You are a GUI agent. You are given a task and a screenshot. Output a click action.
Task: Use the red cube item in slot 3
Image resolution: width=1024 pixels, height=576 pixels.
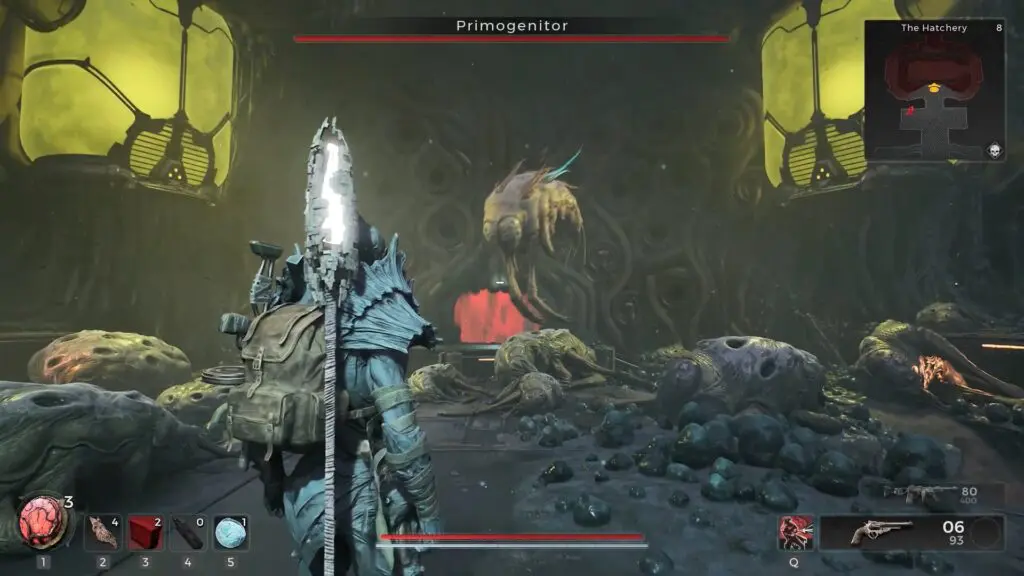tap(145, 532)
